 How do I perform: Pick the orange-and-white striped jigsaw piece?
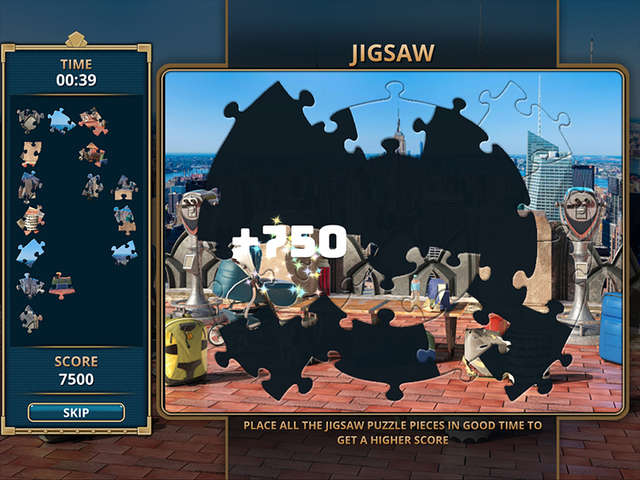tap(31, 219)
